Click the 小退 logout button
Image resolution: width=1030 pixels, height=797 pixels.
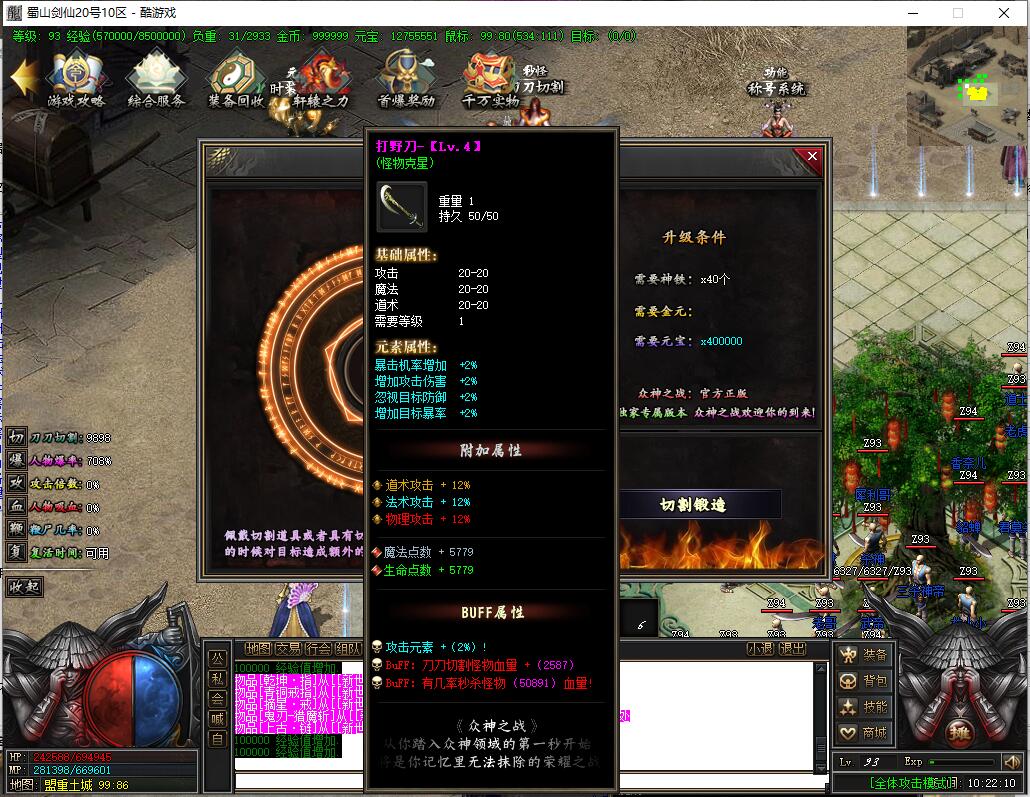coord(760,648)
